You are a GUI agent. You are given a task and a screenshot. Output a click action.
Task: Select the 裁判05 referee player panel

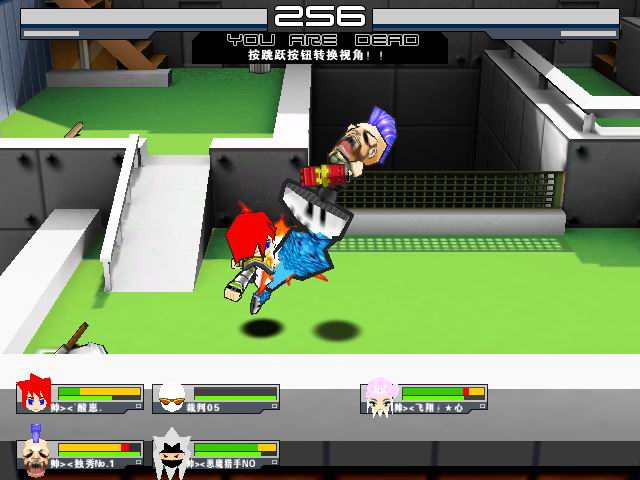click(216, 398)
